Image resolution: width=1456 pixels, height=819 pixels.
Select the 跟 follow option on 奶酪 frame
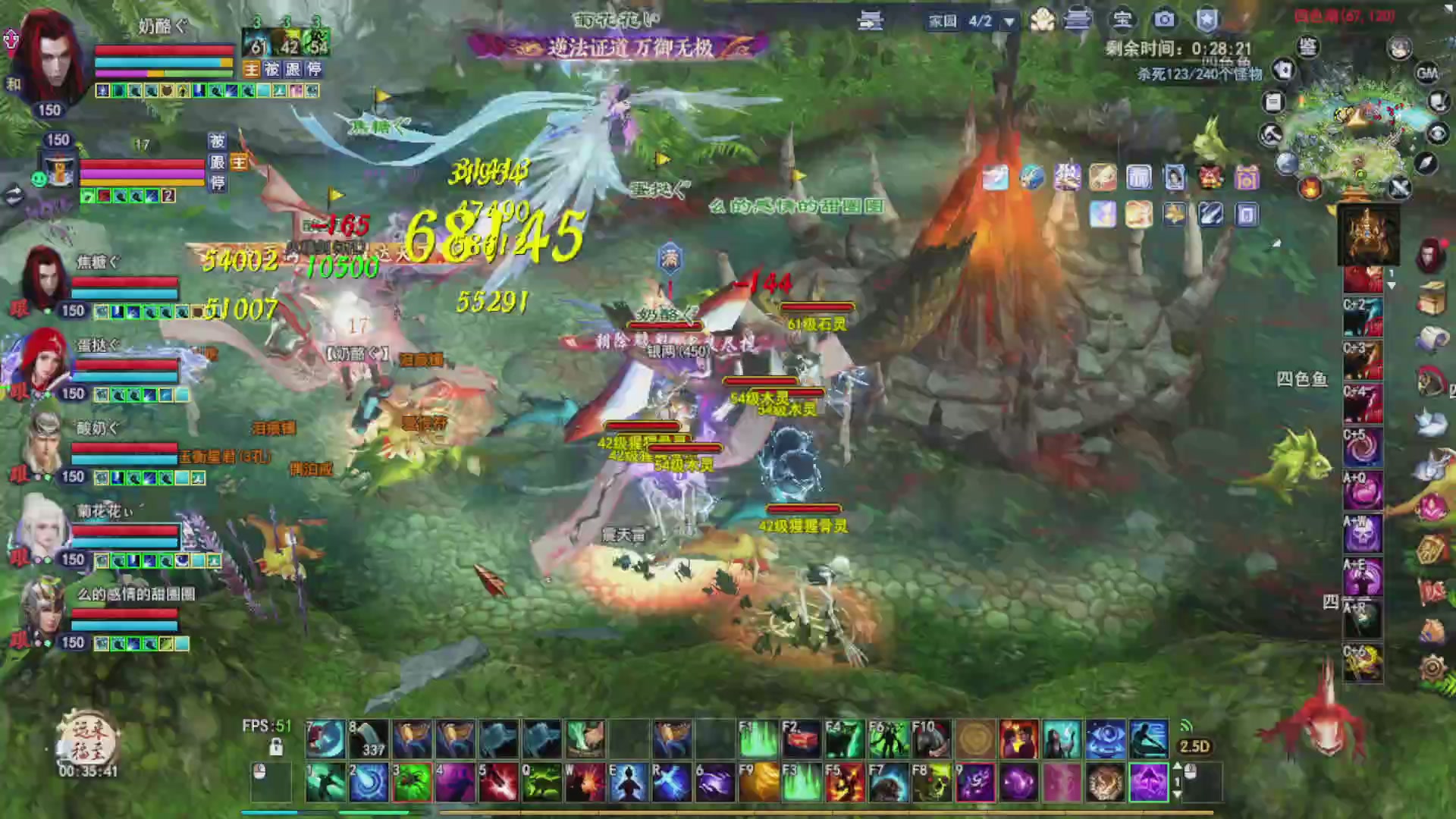[294, 70]
